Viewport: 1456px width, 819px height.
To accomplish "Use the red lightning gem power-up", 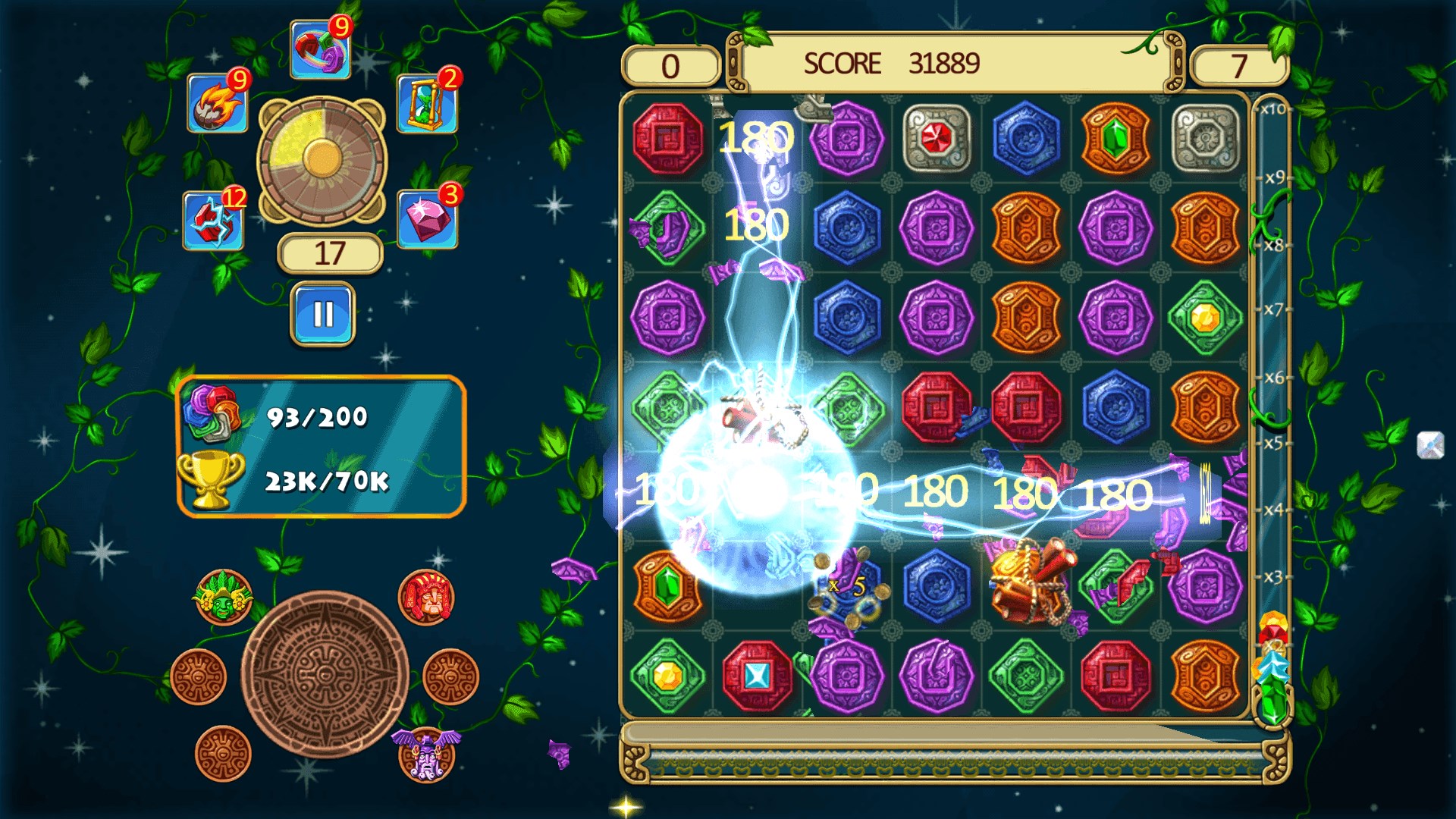I will point(213,221).
